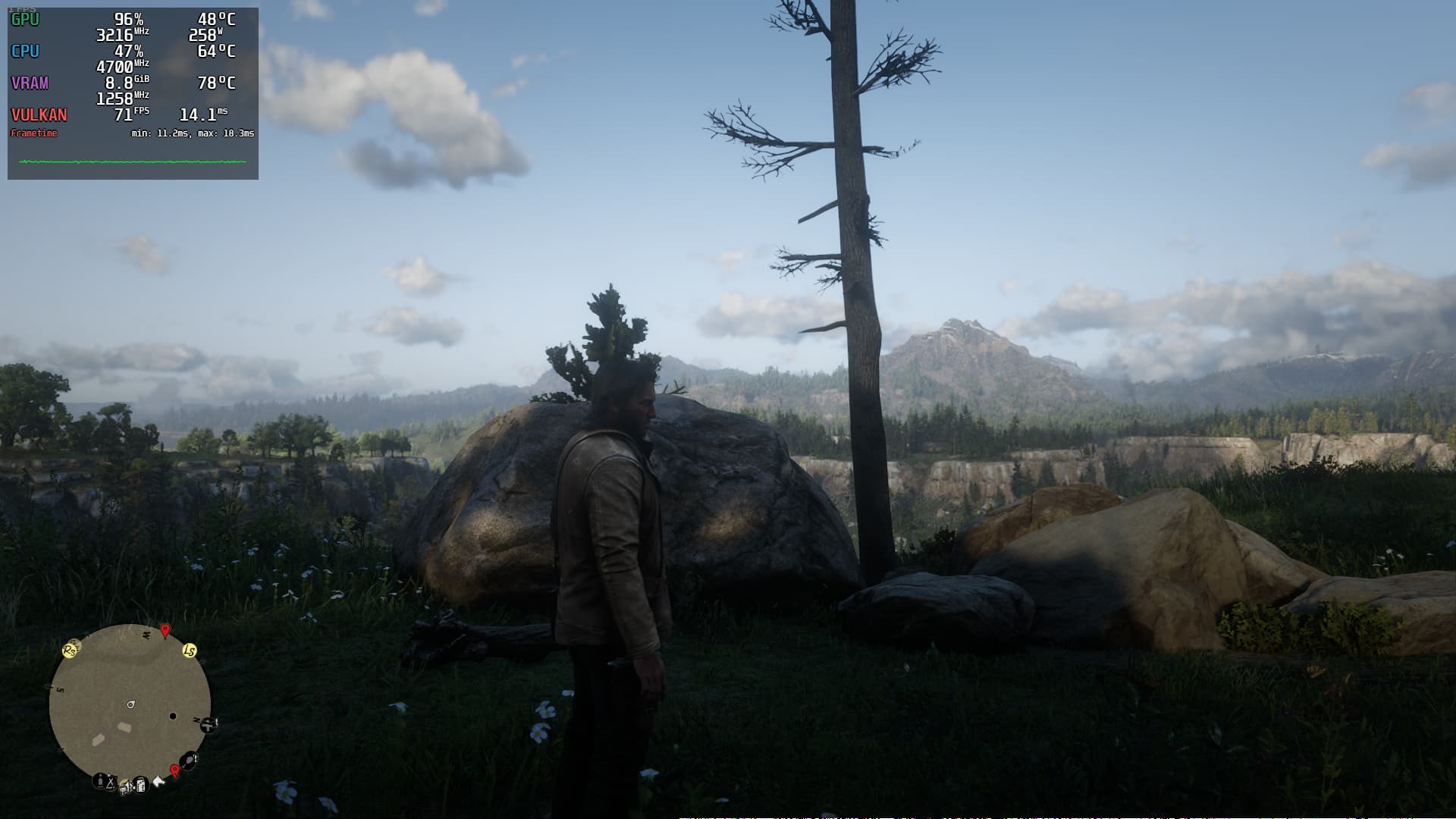This screenshot has height=819, width=1456.
Task: Select the pistol icon on the minimap edge
Action: point(208,725)
